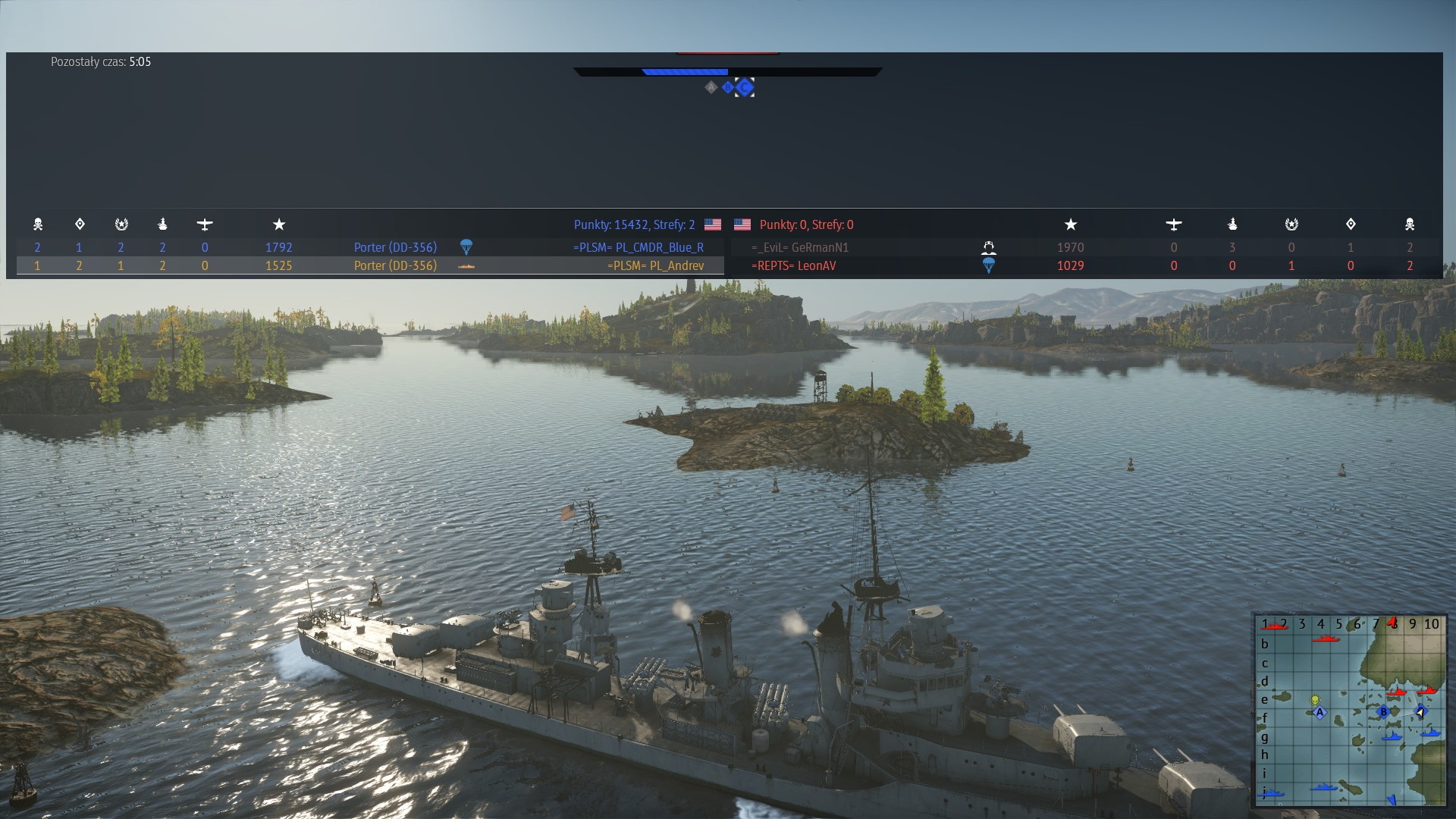Select the highlighted zone C indicator below score bar
1456x819 pixels.
[x=745, y=87]
